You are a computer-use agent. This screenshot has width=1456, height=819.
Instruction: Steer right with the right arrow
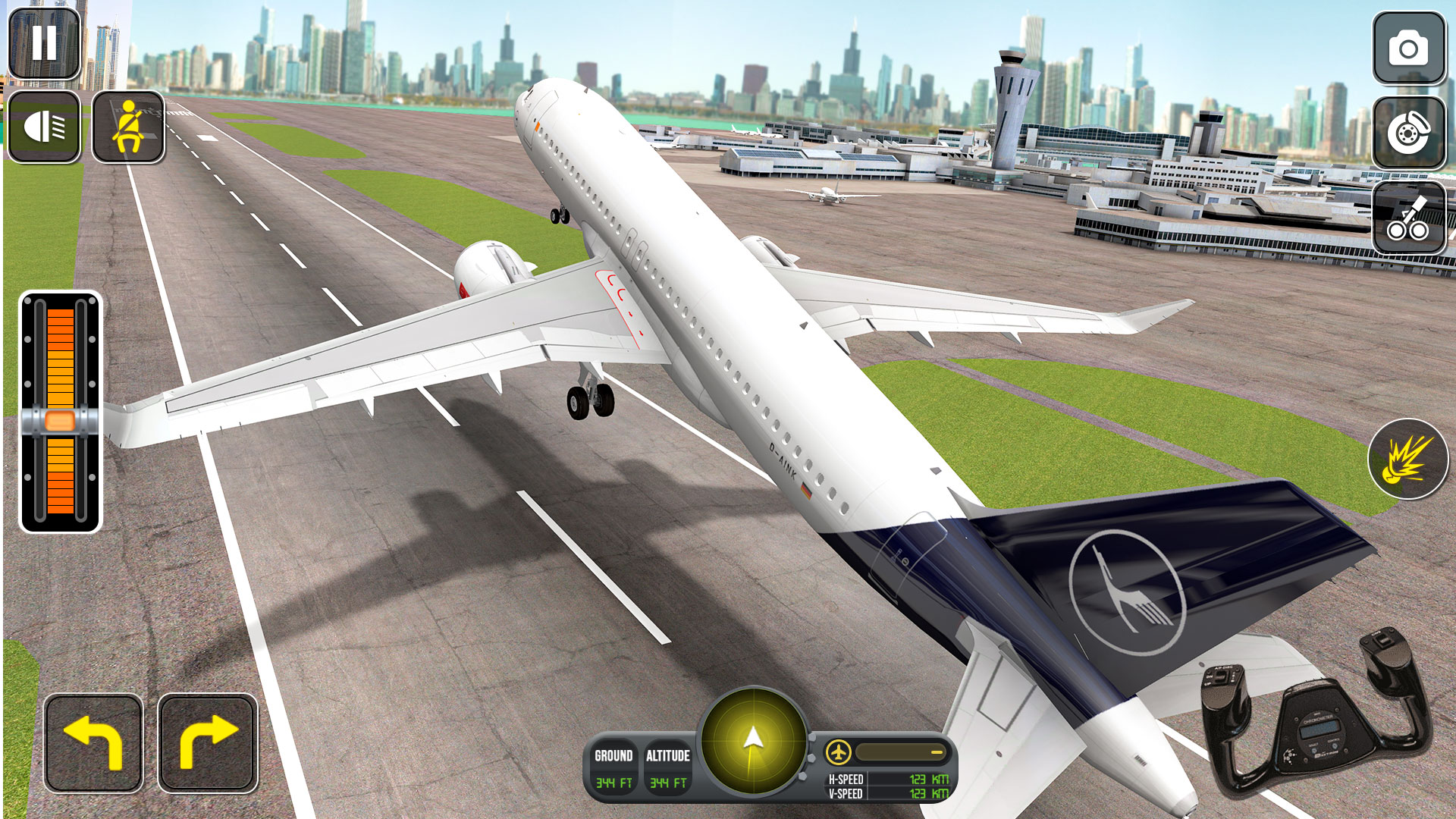[x=207, y=743]
